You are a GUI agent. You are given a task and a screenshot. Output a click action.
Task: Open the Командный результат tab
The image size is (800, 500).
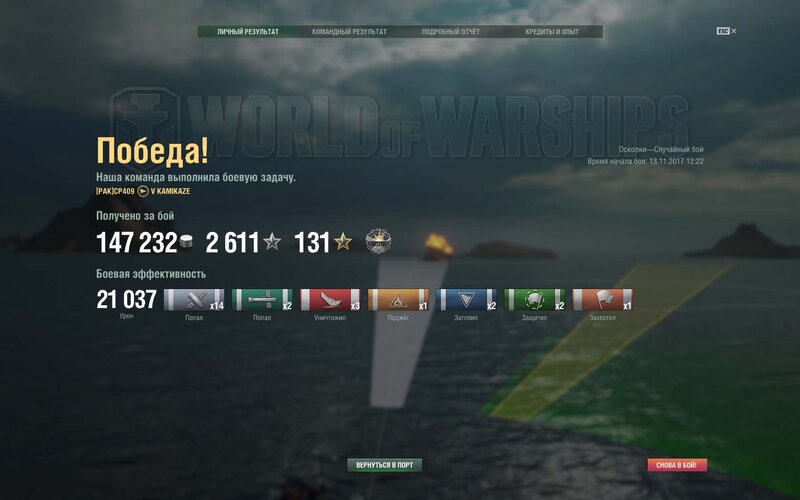pyautogui.click(x=349, y=32)
